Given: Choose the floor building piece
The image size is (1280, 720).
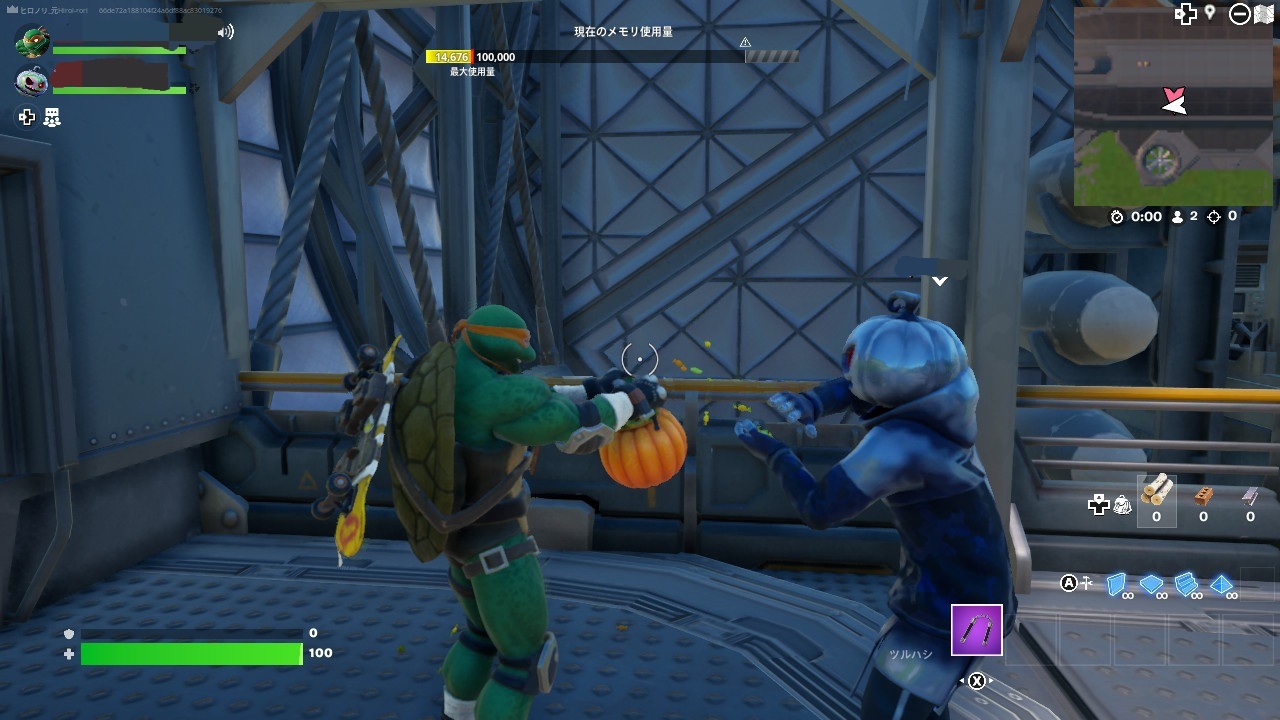Looking at the screenshot, I should (1151, 584).
